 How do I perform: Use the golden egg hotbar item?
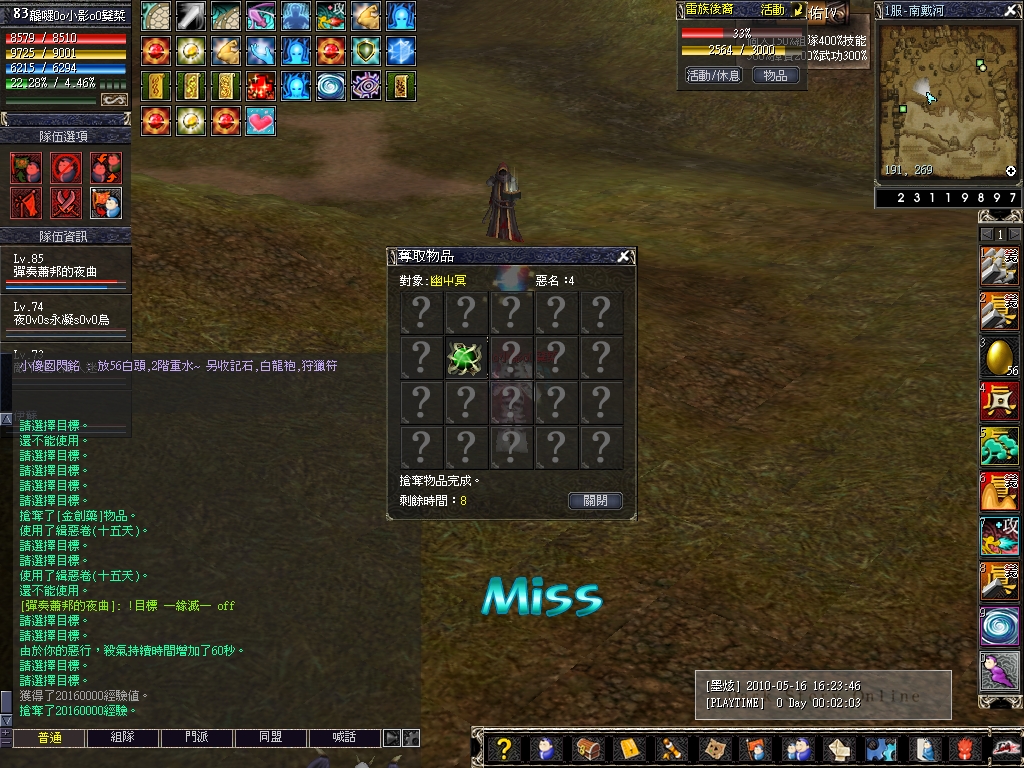pos(999,357)
